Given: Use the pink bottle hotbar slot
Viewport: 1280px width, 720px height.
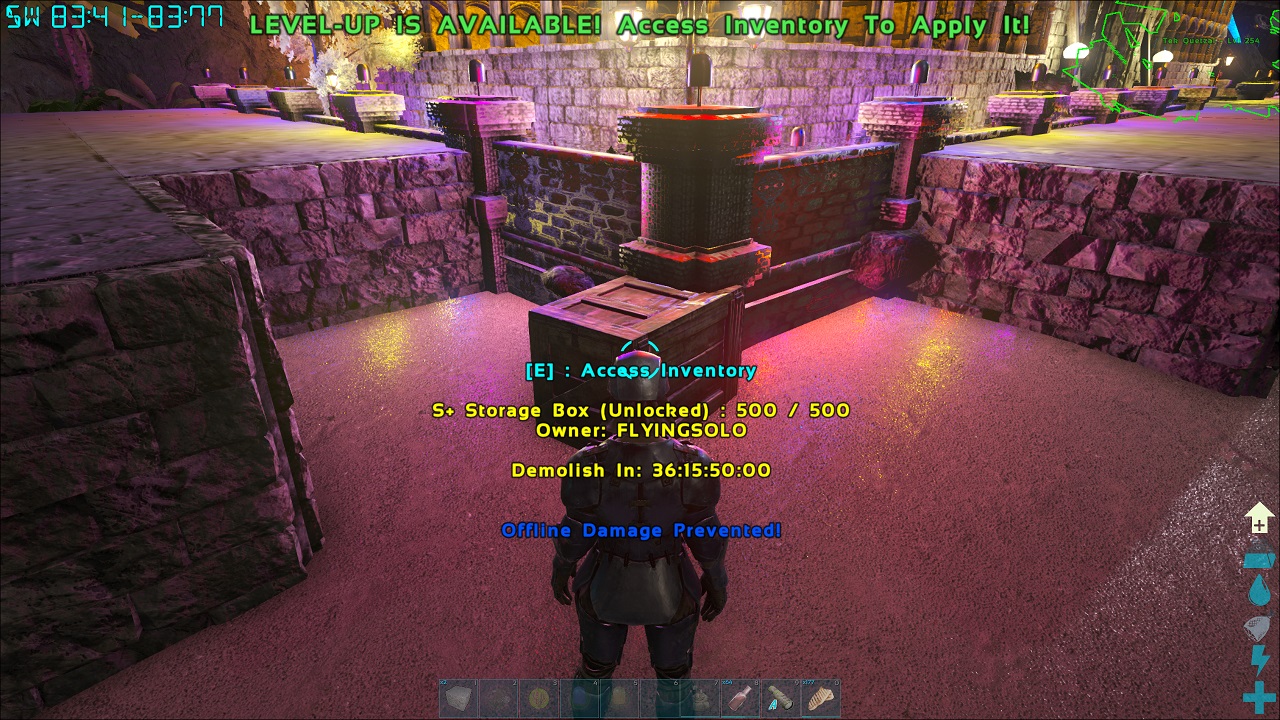Looking at the screenshot, I should click(x=740, y=698).
